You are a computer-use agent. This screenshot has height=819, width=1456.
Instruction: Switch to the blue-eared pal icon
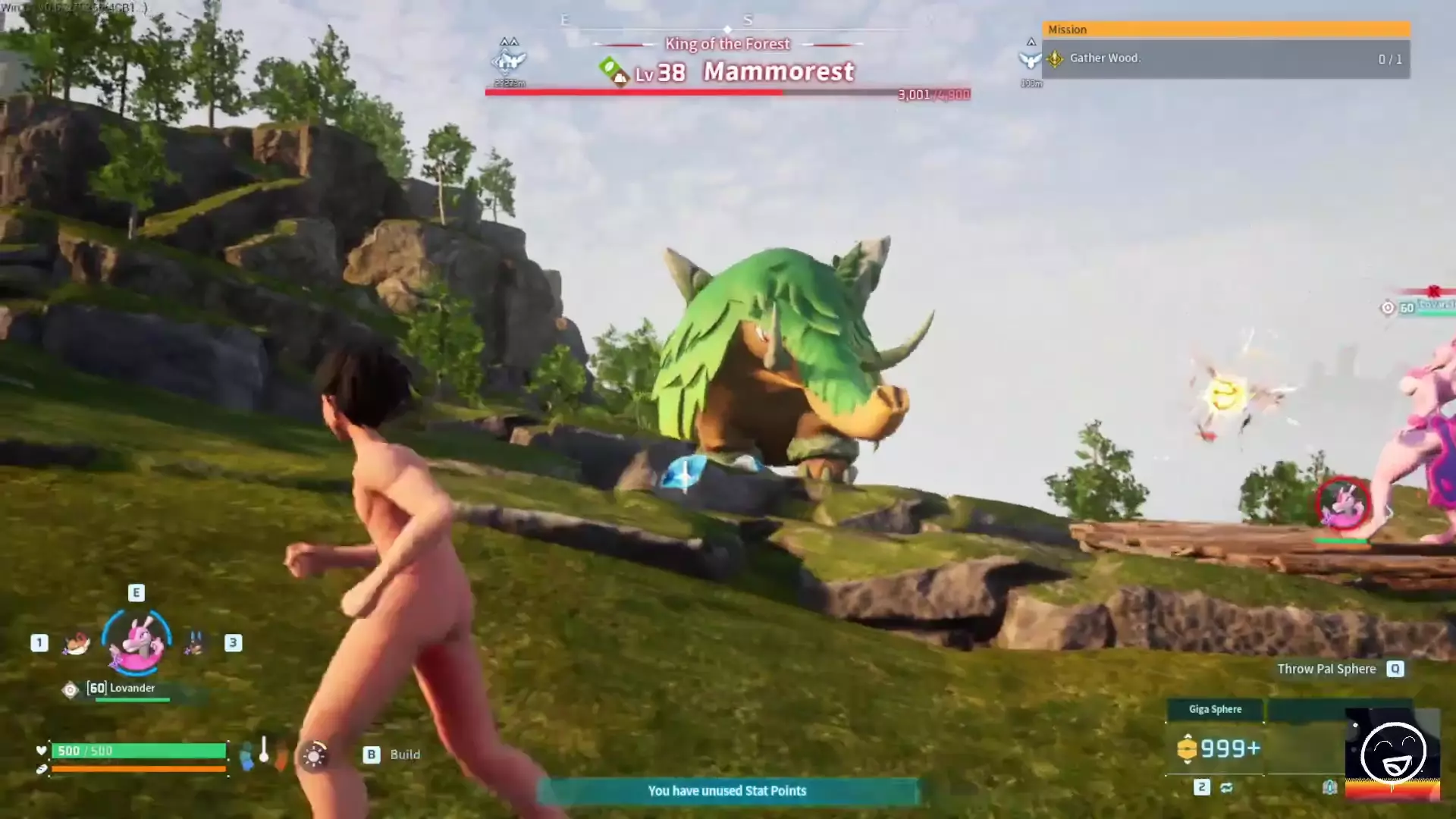point(195,643)
